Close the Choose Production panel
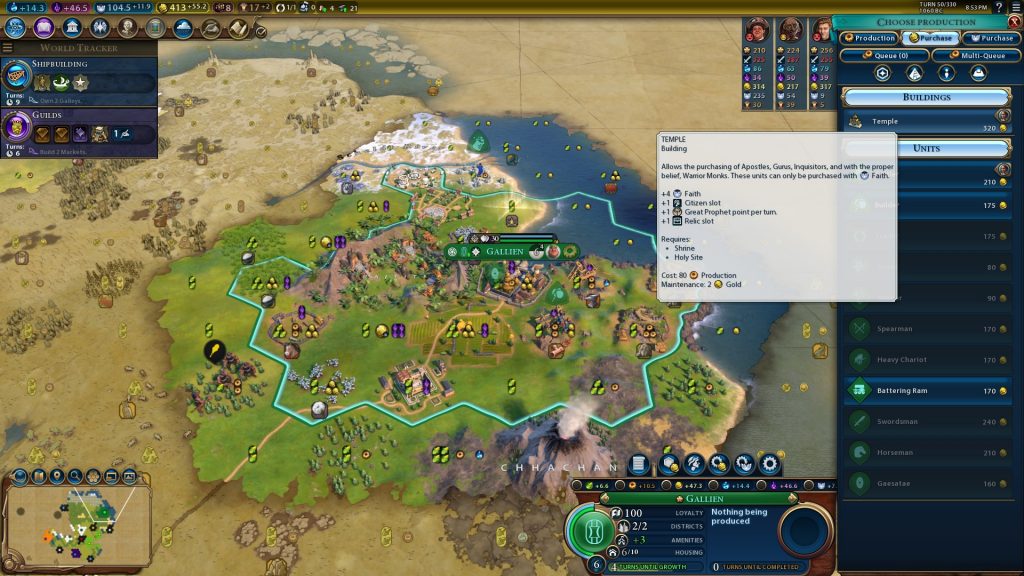Viewport: 1024px width, 576px height. point(1015,22)
